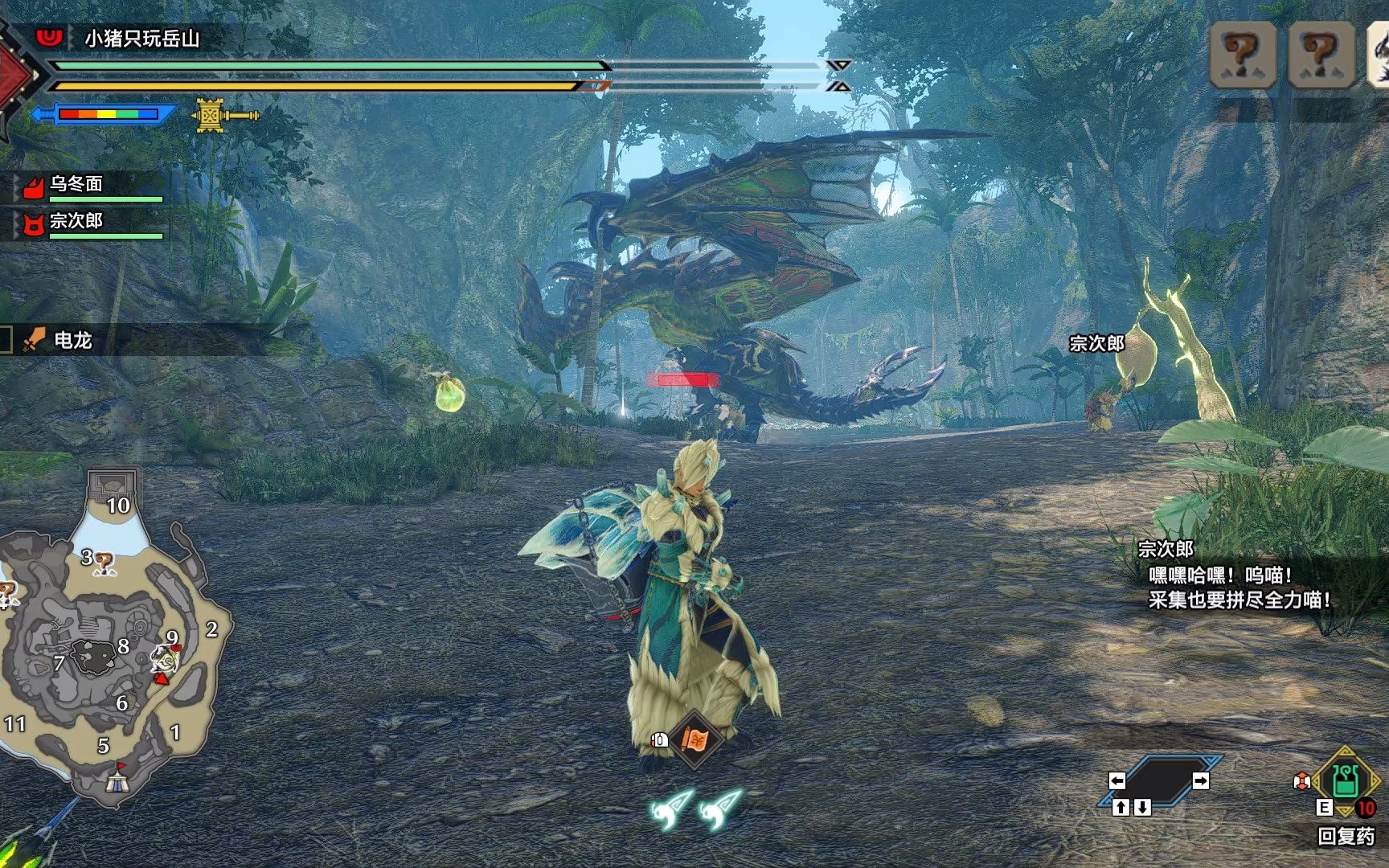Image resolution: width=1389 pixels, height=868 pixels.
Task: Click the first unknown monster icon
Action: click(1243, 55)
